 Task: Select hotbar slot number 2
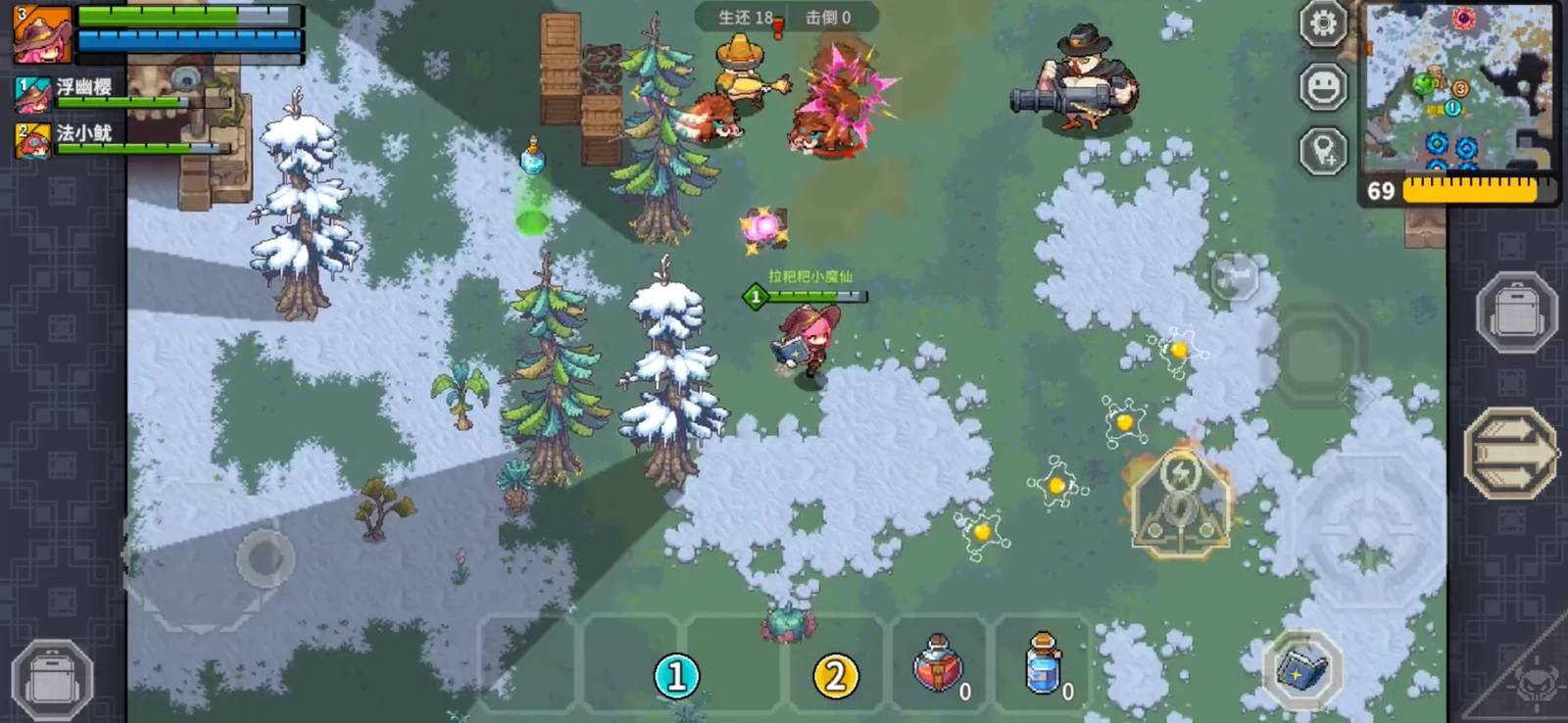[835, 676]
